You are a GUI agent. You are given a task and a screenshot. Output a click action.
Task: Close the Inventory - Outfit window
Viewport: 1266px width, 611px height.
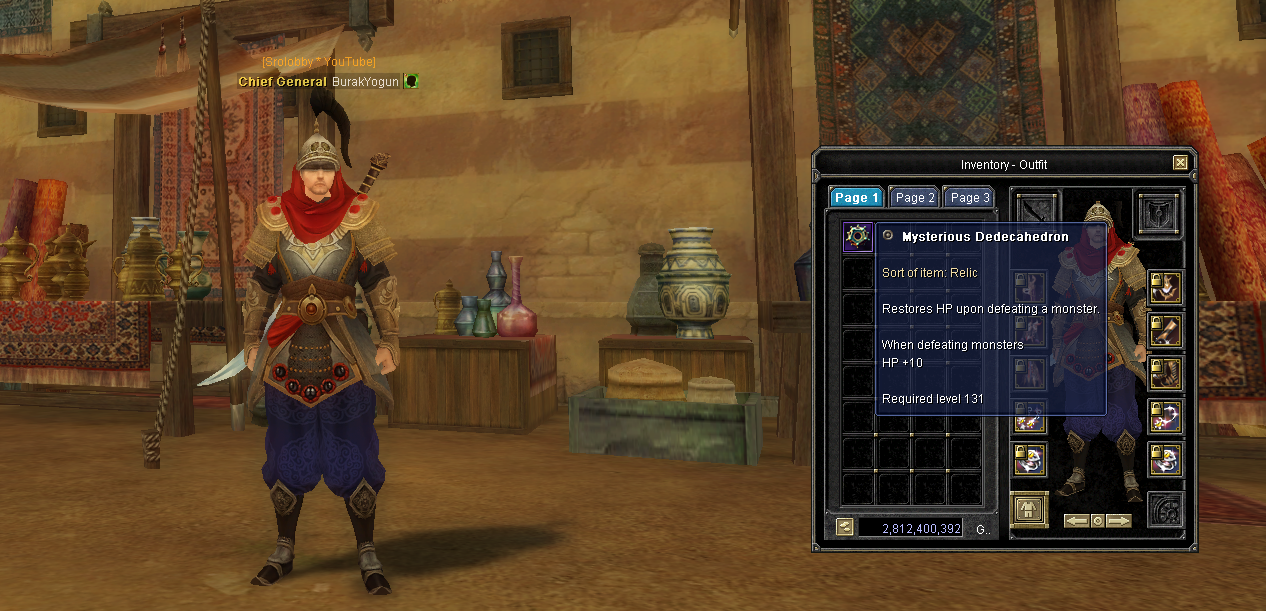pyautogui.click(x=1180, y=163)
